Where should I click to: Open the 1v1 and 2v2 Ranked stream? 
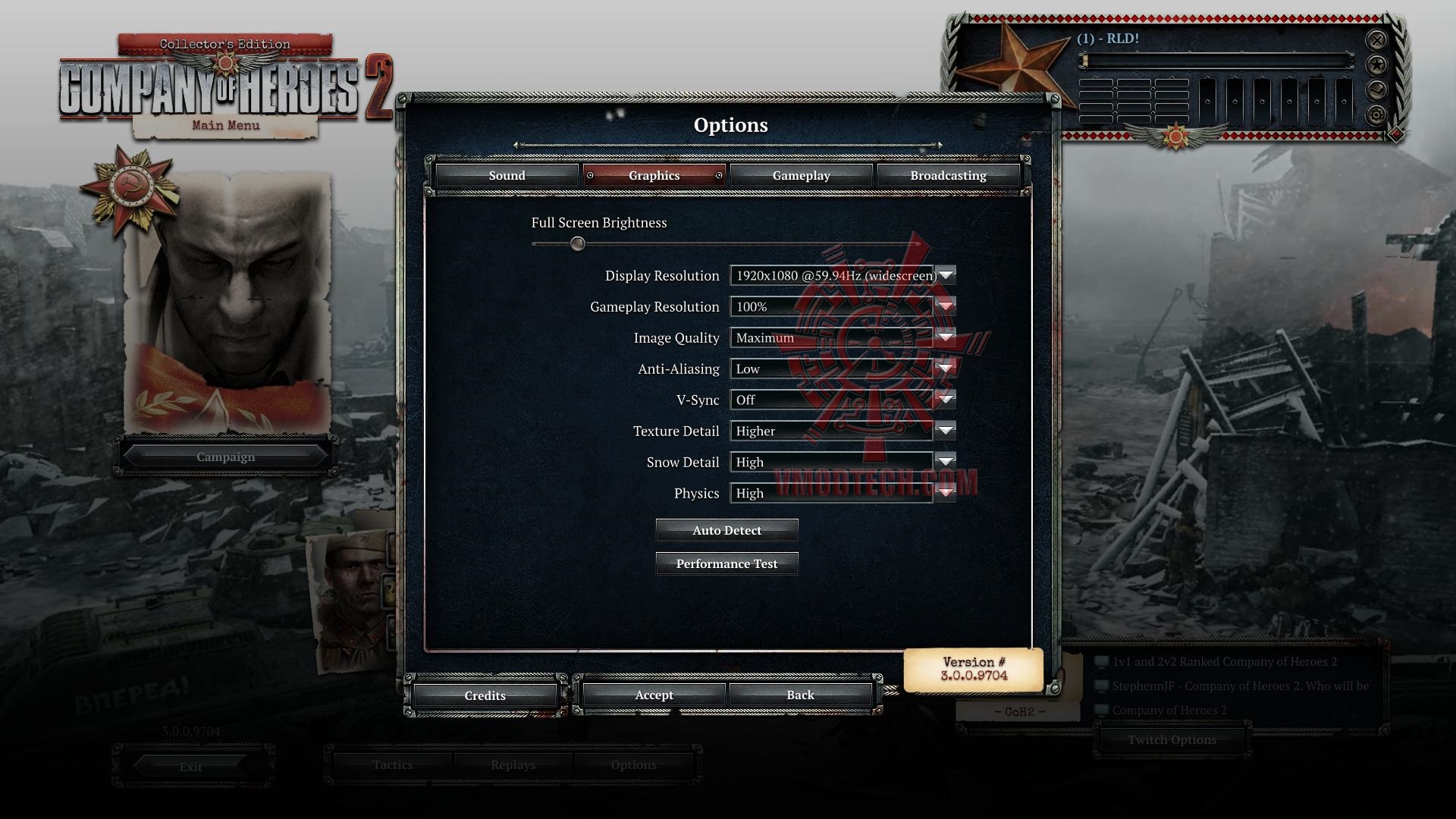(1224, 661)
